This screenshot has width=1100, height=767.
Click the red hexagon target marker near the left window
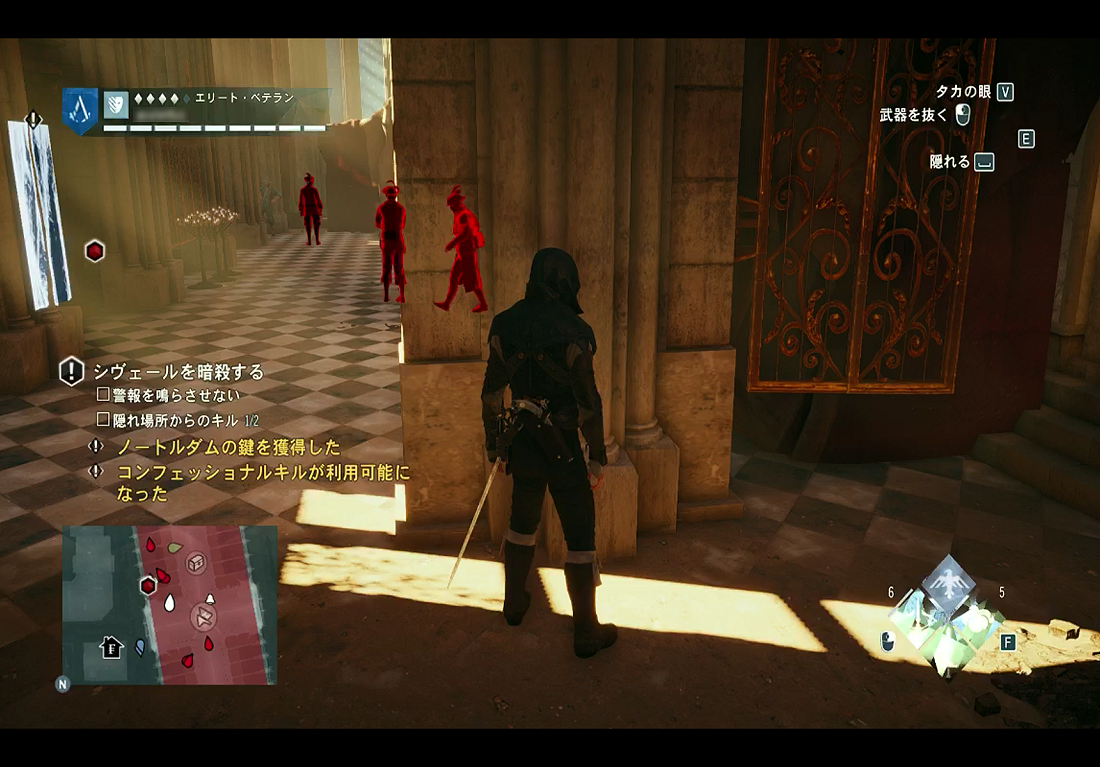coord(94,251)
